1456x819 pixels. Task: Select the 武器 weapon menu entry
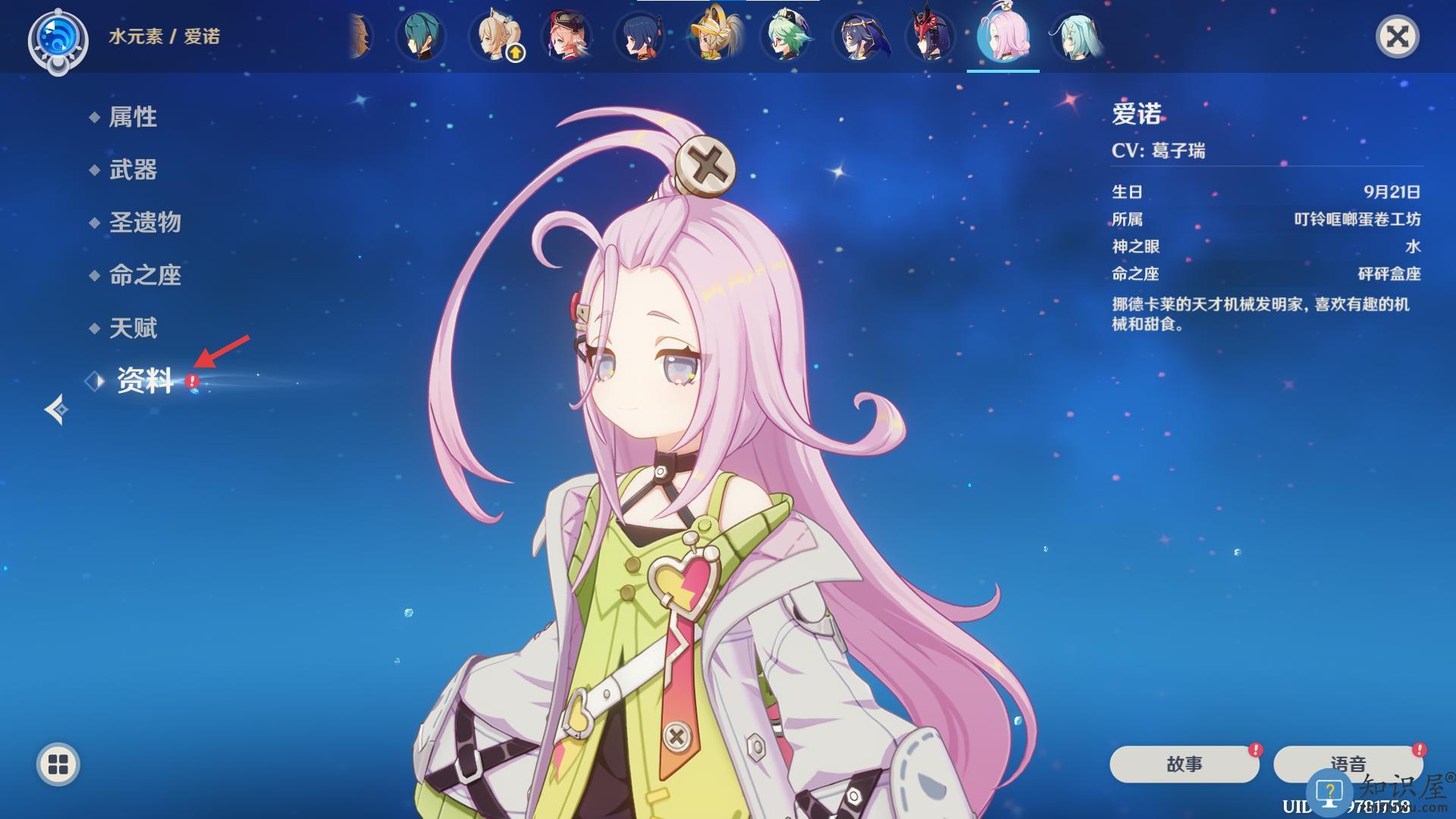coord(133,170)
